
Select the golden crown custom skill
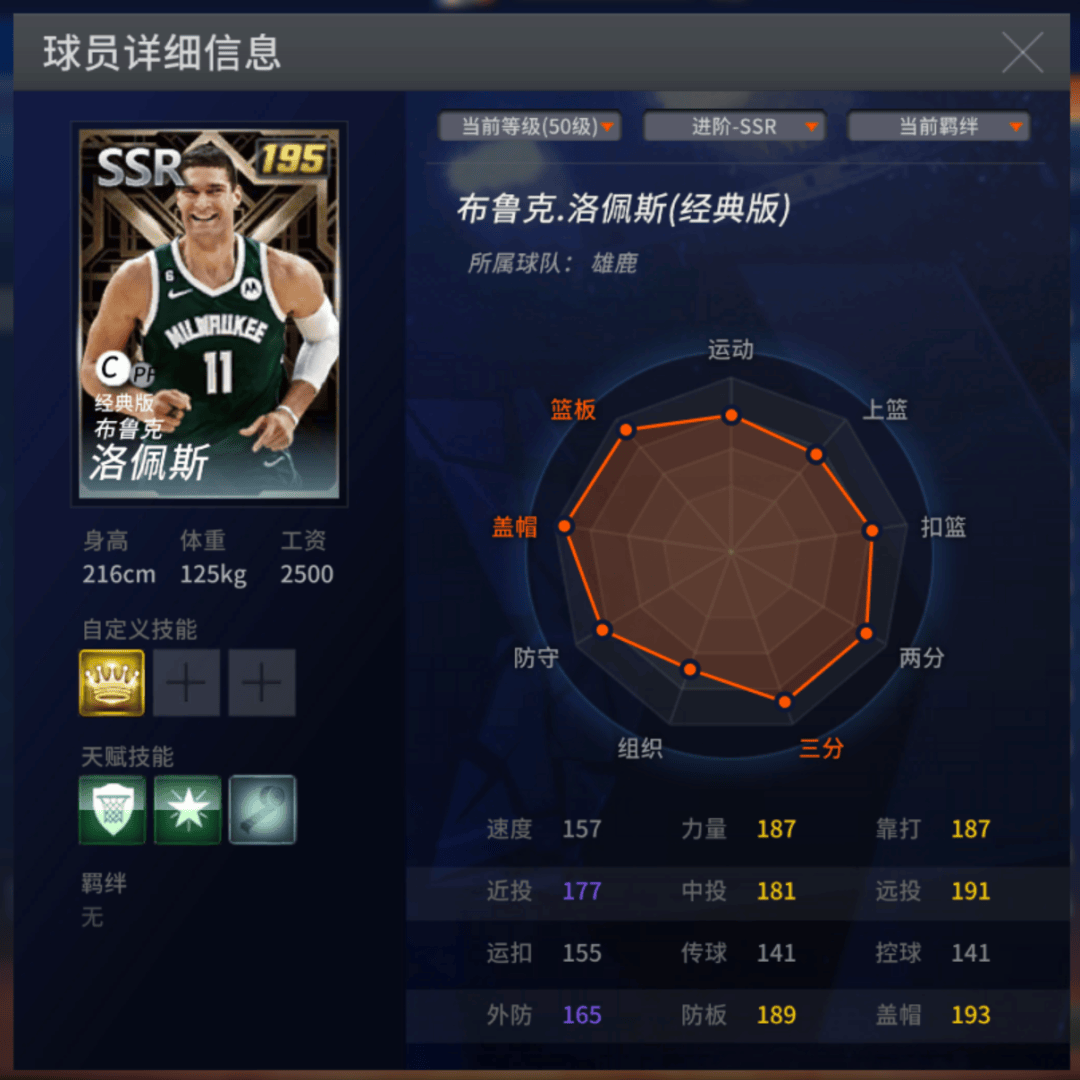pos(112,683)
